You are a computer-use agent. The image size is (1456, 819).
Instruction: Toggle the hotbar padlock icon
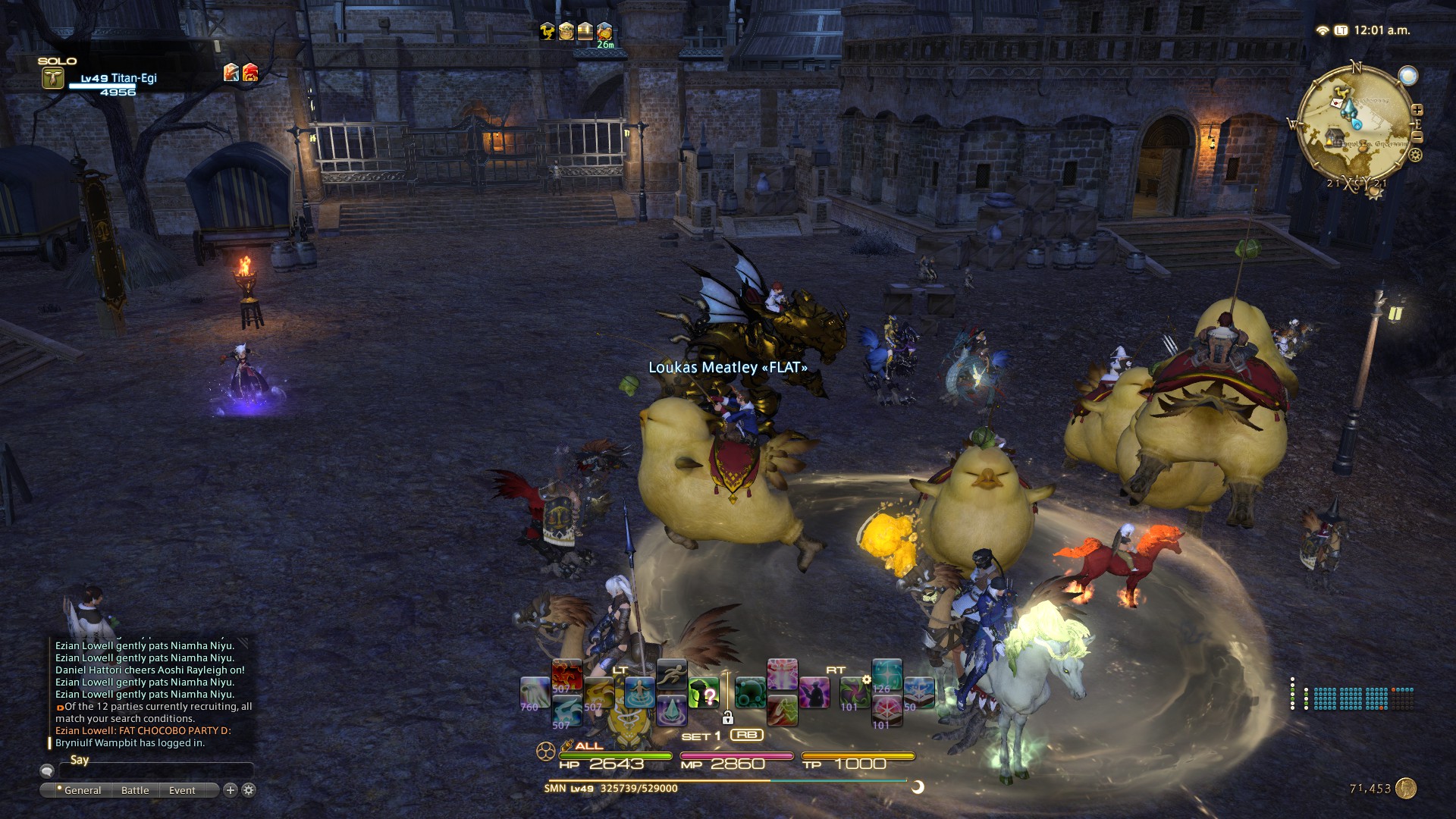click(x=727, y=717)
